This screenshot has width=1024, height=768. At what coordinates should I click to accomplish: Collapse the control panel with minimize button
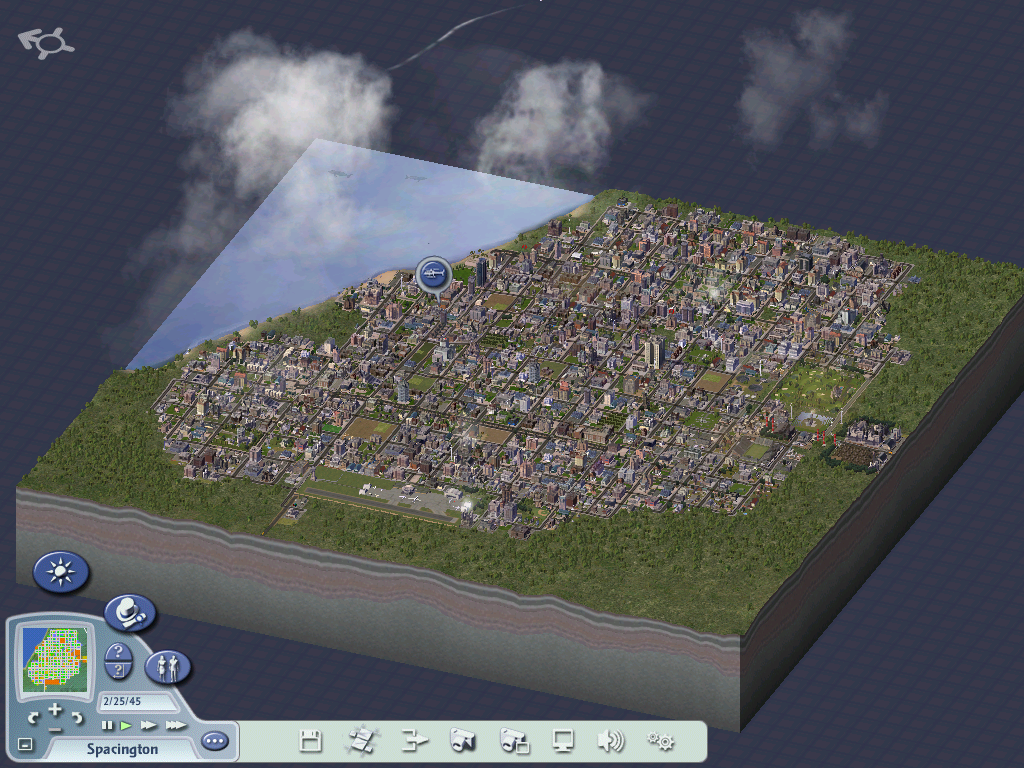25,745
